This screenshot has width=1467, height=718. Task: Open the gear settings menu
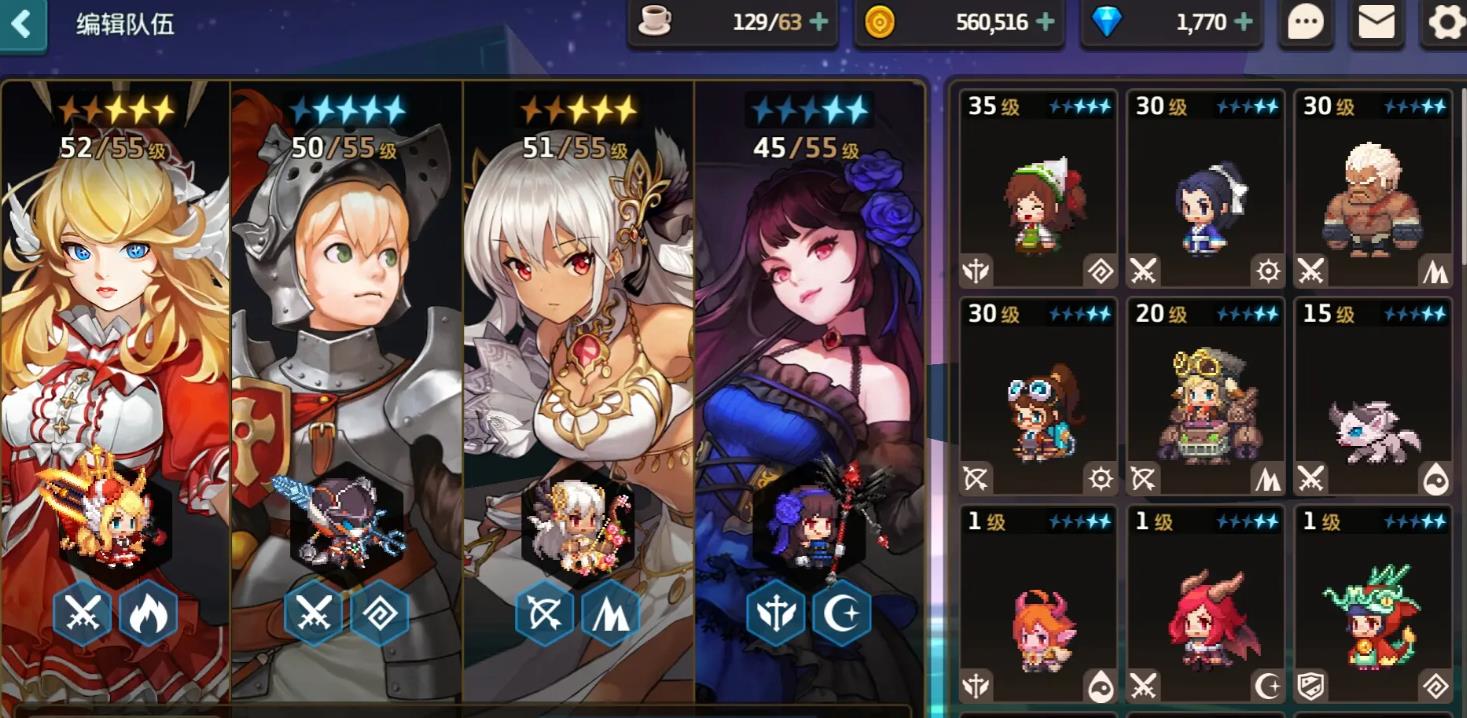(1445, 22)
